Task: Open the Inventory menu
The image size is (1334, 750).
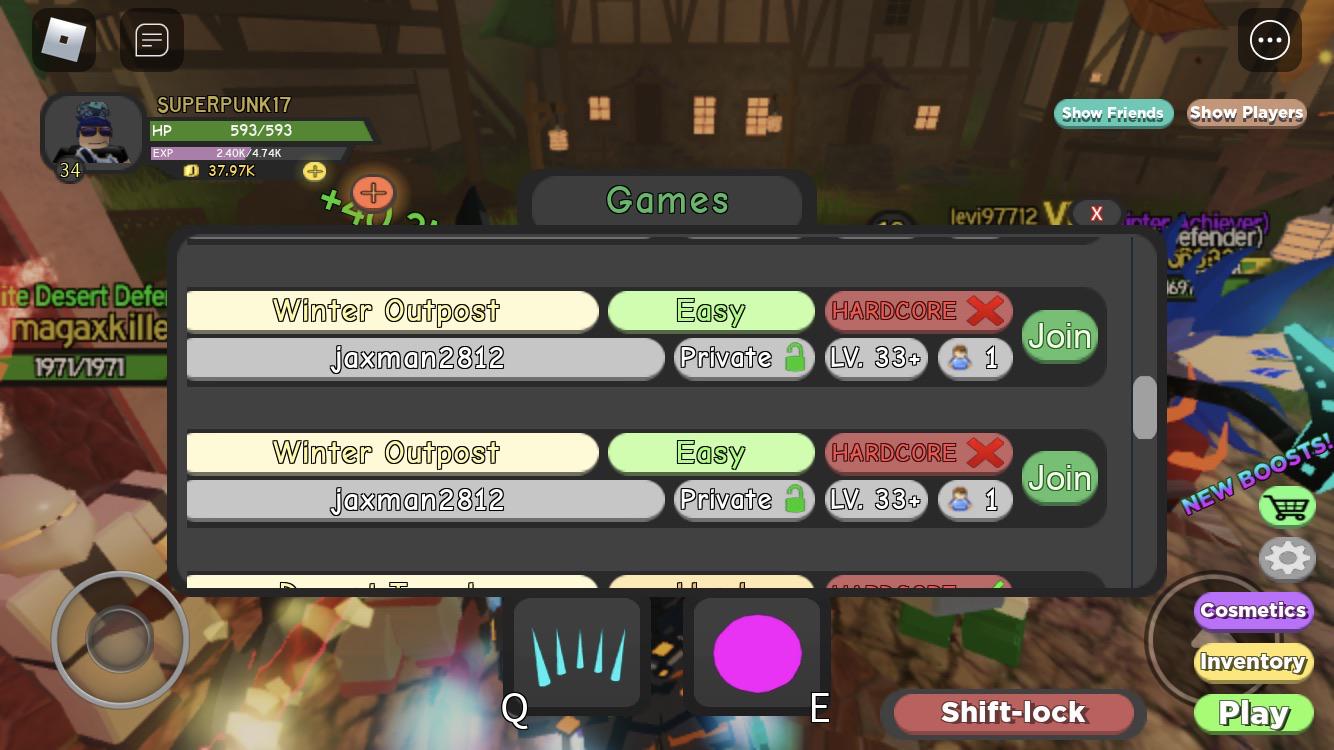Action: (1253, 661)
